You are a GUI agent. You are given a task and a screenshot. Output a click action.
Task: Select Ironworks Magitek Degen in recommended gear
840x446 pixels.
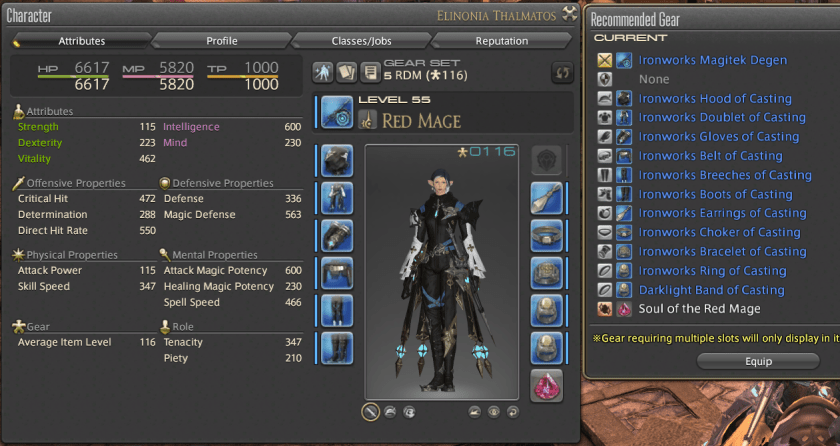click(x=712, y=60)
